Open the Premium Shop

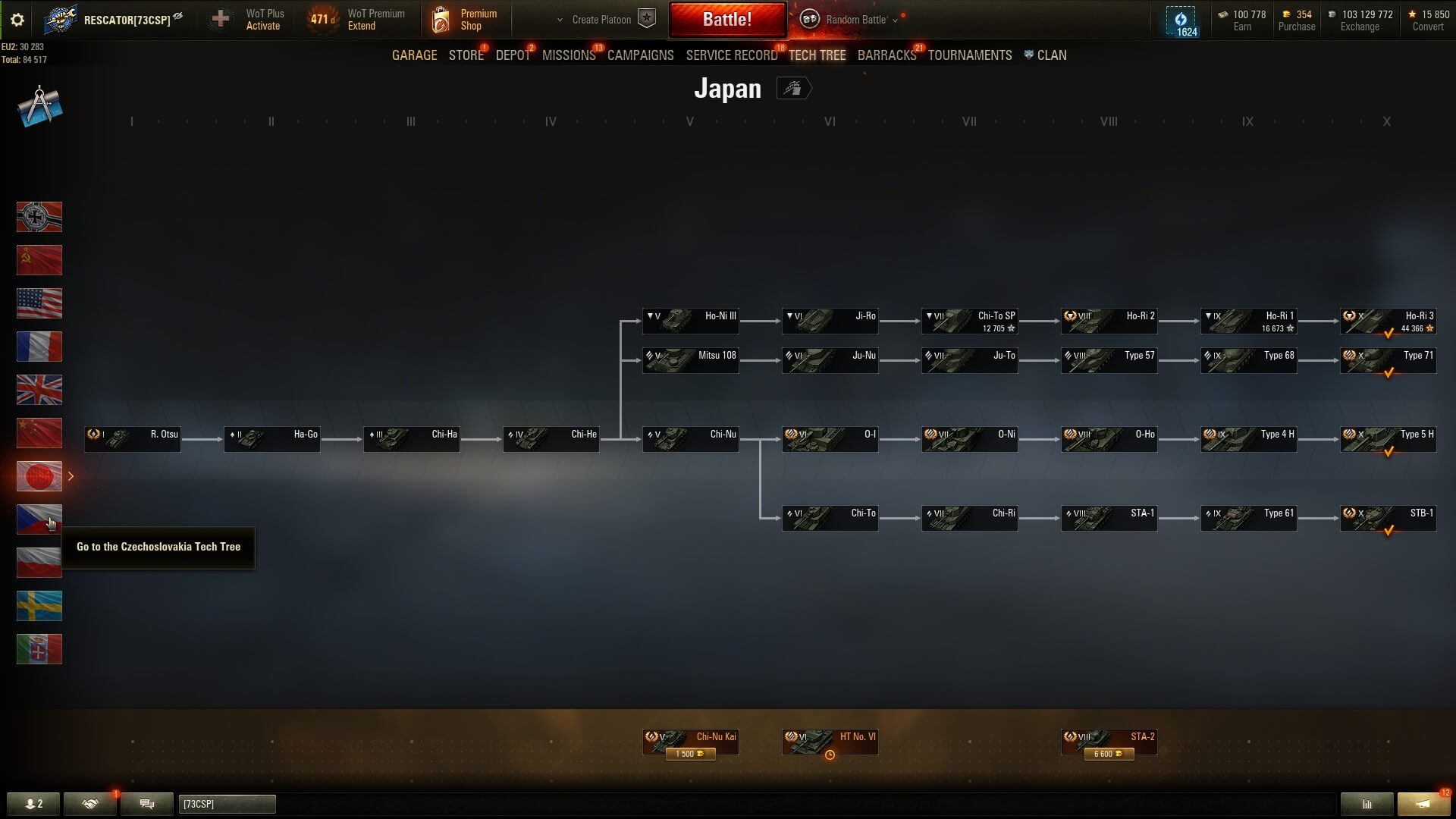coord(465,20)
